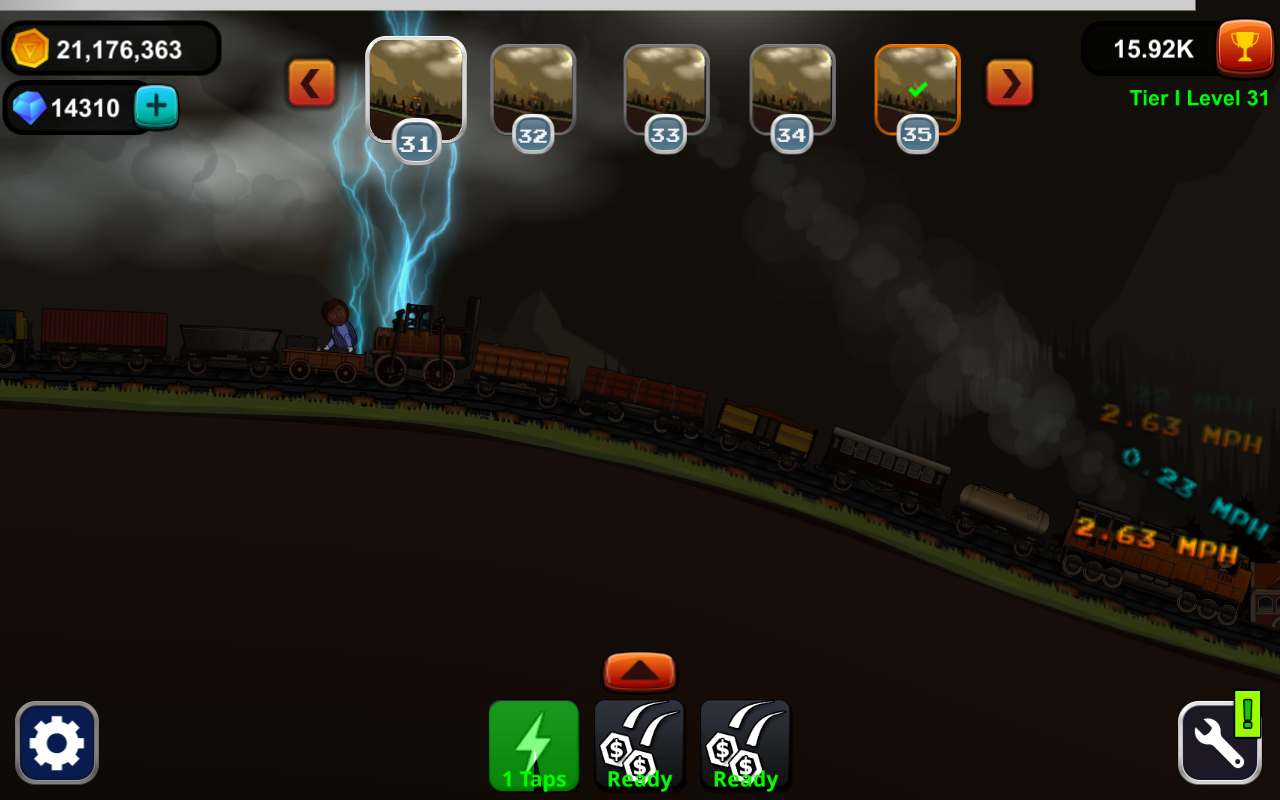Collapse the boost bar with orange arrow
The height and width of the screenshot is (800, 1280).
[x=639, y=671]
